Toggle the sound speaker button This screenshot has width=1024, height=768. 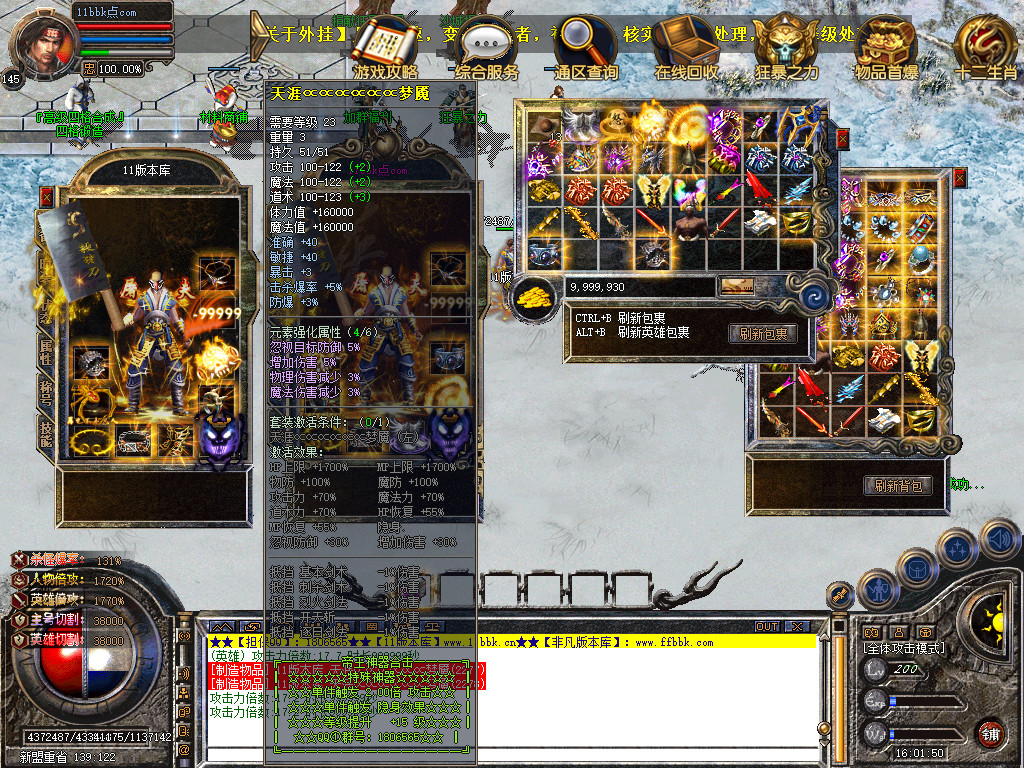[998, 537]
